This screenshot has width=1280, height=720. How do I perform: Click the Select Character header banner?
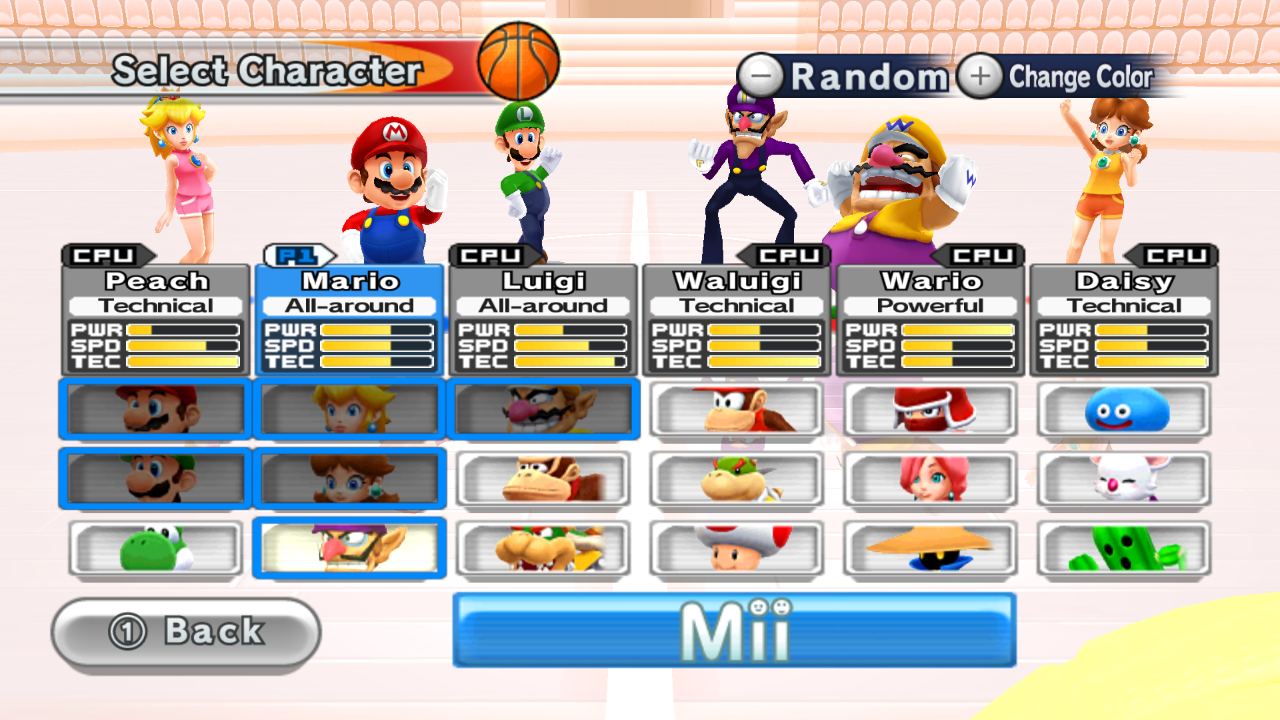point(270,71)
